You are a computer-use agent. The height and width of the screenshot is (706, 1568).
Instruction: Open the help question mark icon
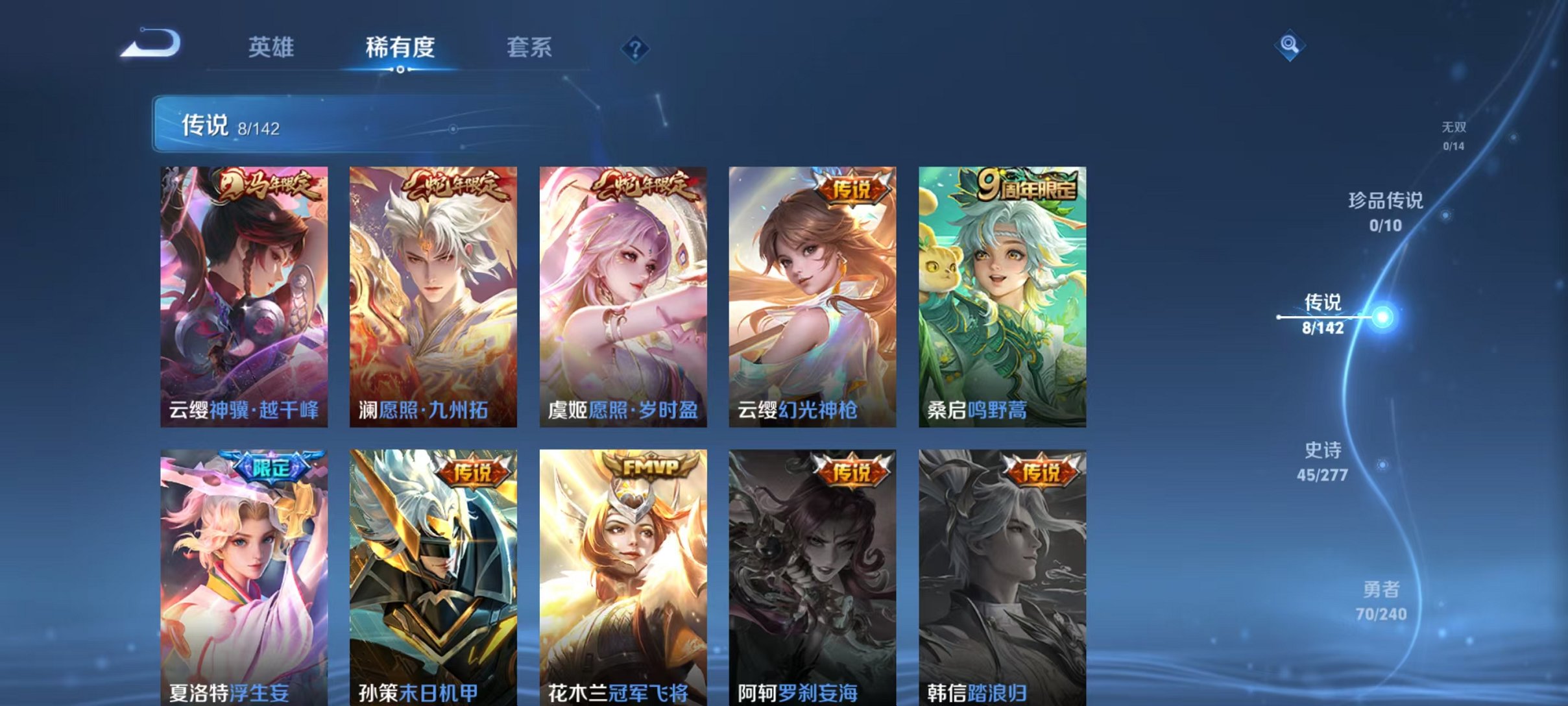(636, 49)
